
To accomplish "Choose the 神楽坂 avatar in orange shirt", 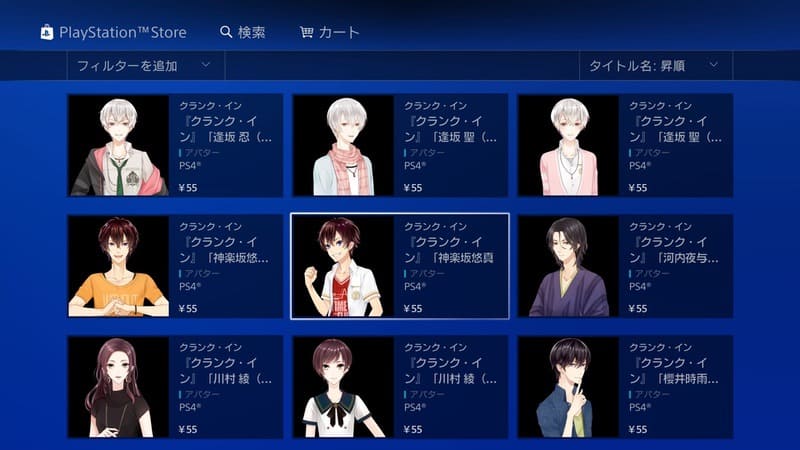I will coord(174,266).
